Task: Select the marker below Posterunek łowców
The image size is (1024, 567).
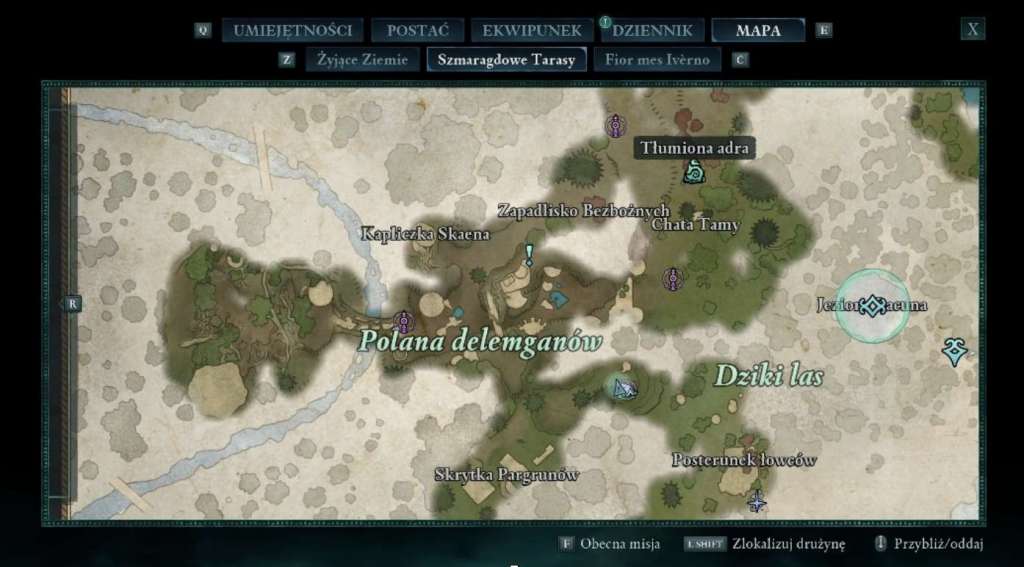Action: pyautogui.click(x=757, y=501)
